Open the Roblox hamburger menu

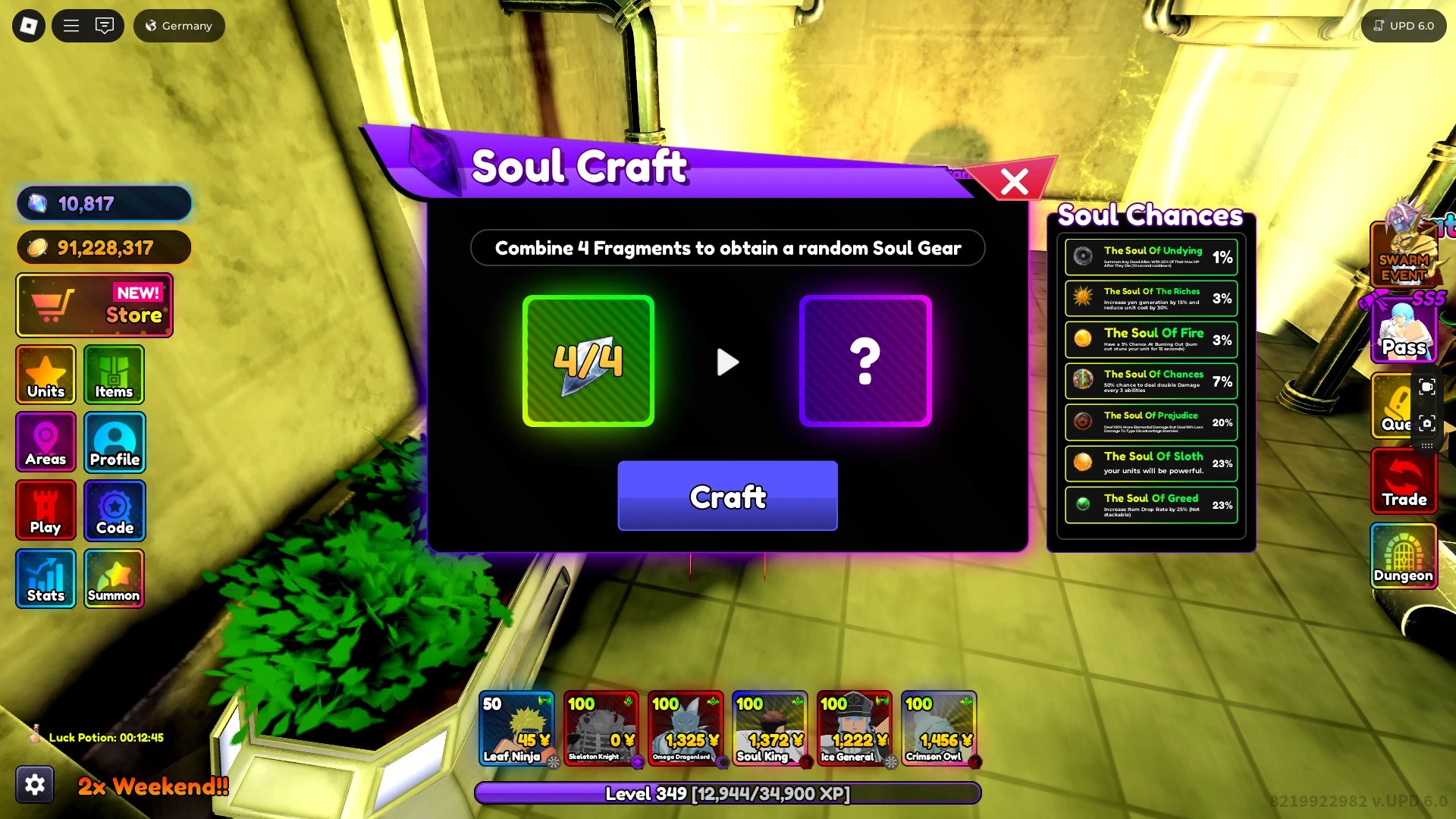pyautogui.click(x=71, y=25)
